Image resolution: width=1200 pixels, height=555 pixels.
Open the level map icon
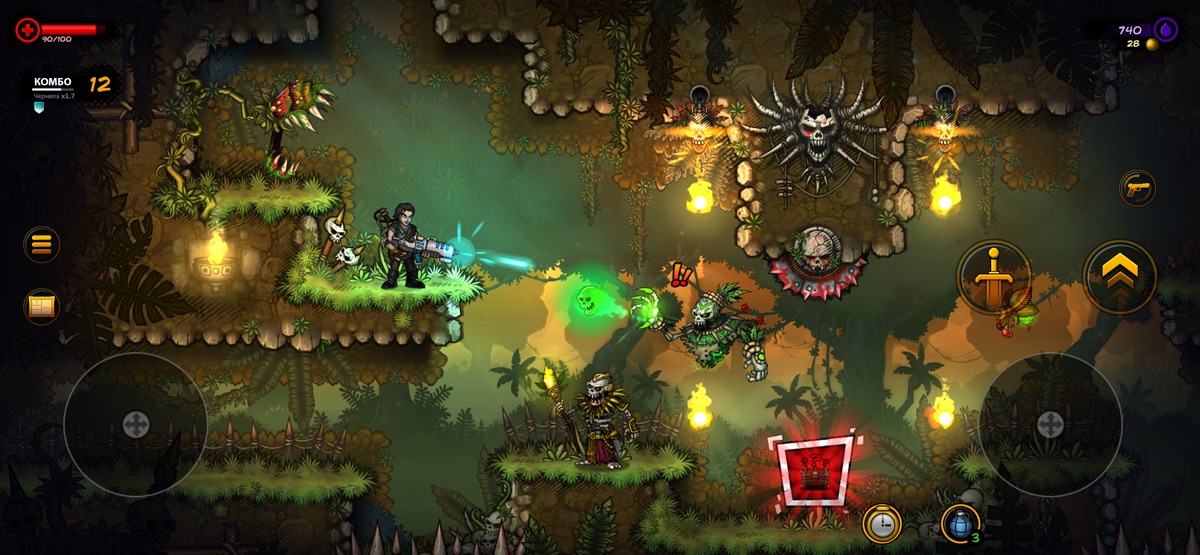42,307
